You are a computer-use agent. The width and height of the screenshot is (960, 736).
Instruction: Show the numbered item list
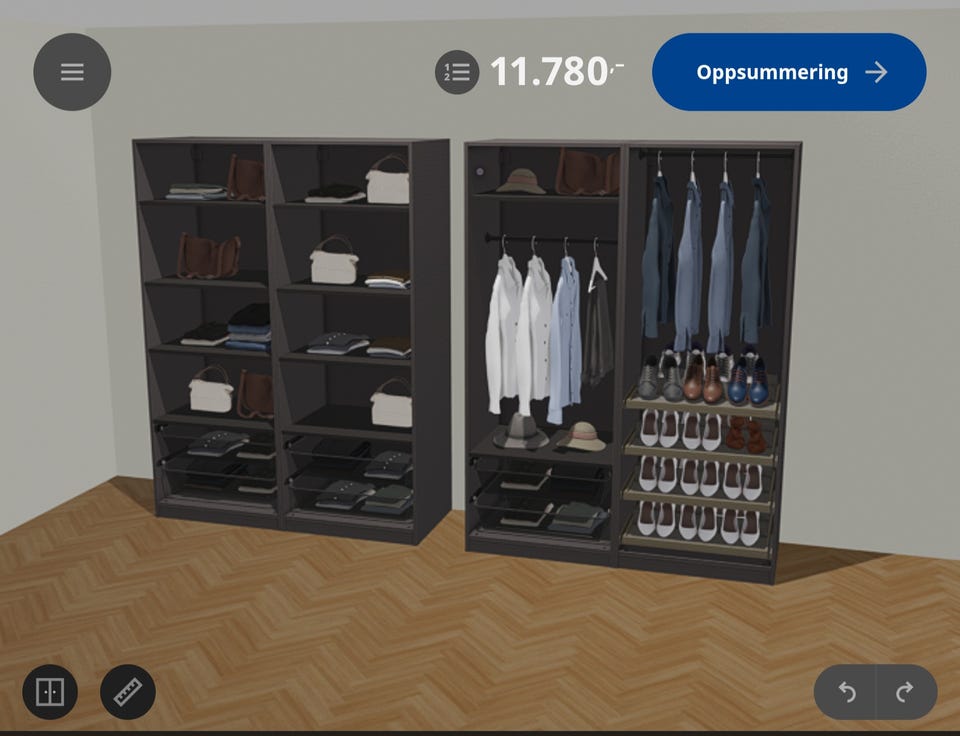click(457, 73)
